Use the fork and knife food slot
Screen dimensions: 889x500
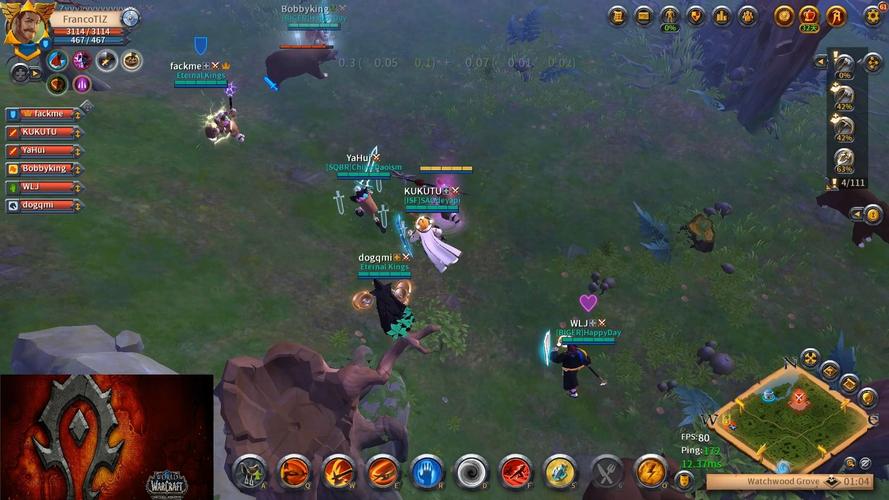click(x=606, y=469)
